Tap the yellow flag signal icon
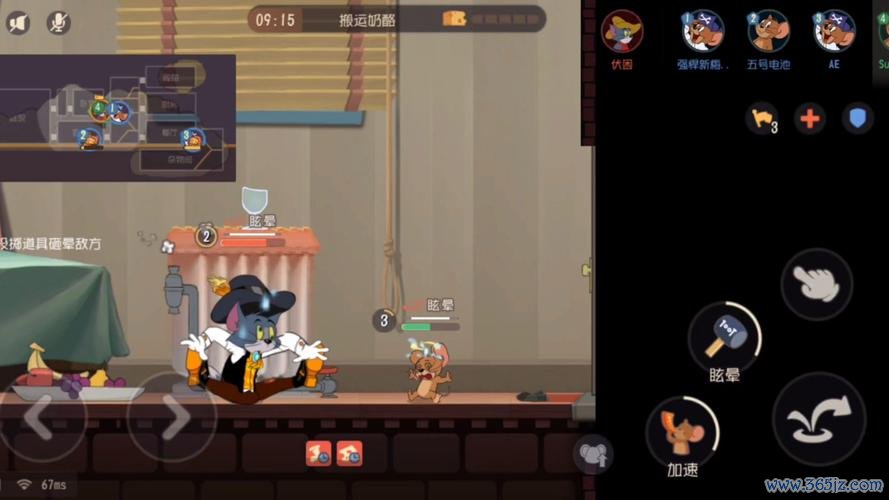This screenshot has height=500, width=889. 762,118
